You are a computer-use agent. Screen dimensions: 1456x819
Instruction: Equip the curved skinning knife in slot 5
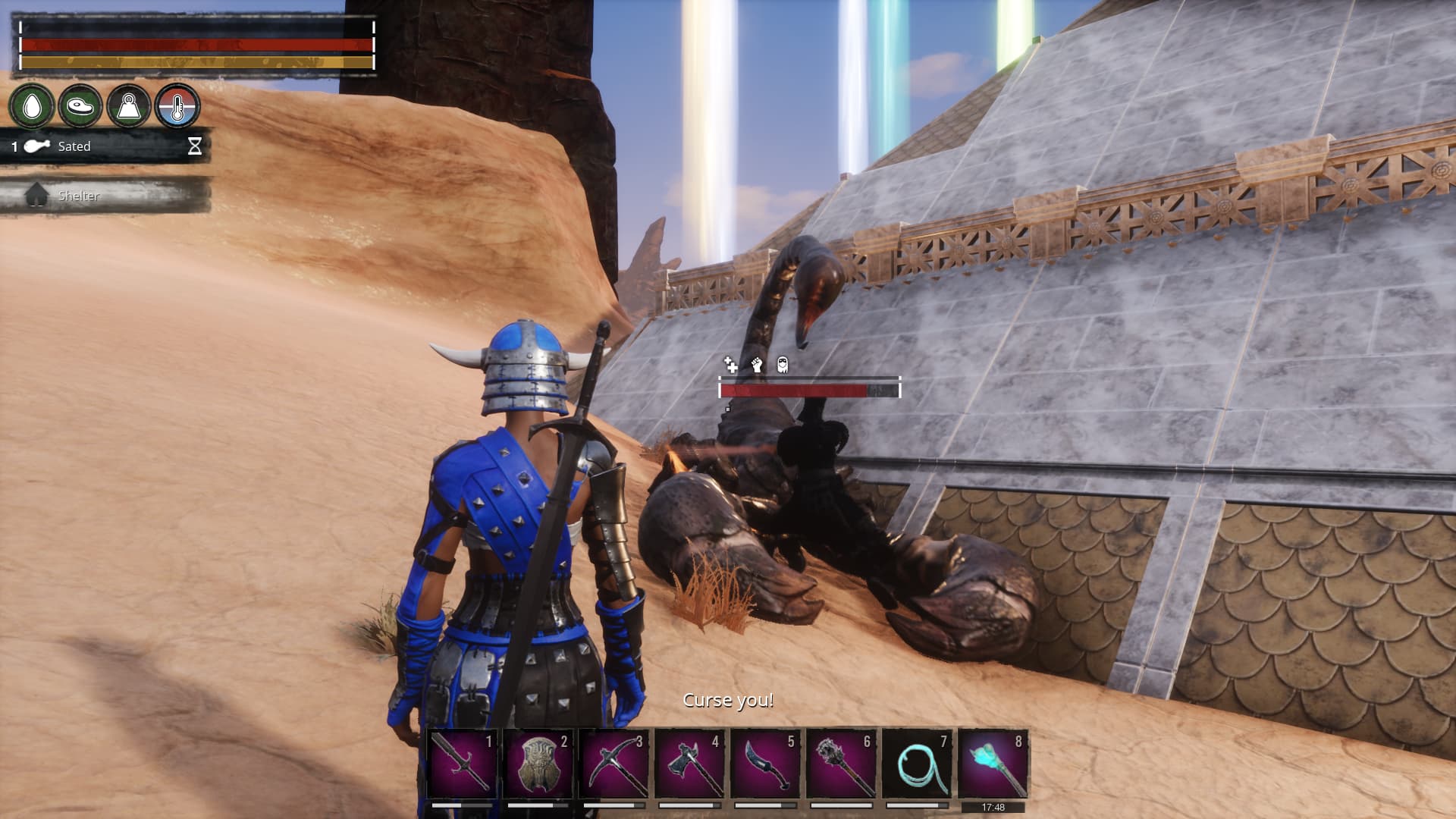tap(765, 763)
